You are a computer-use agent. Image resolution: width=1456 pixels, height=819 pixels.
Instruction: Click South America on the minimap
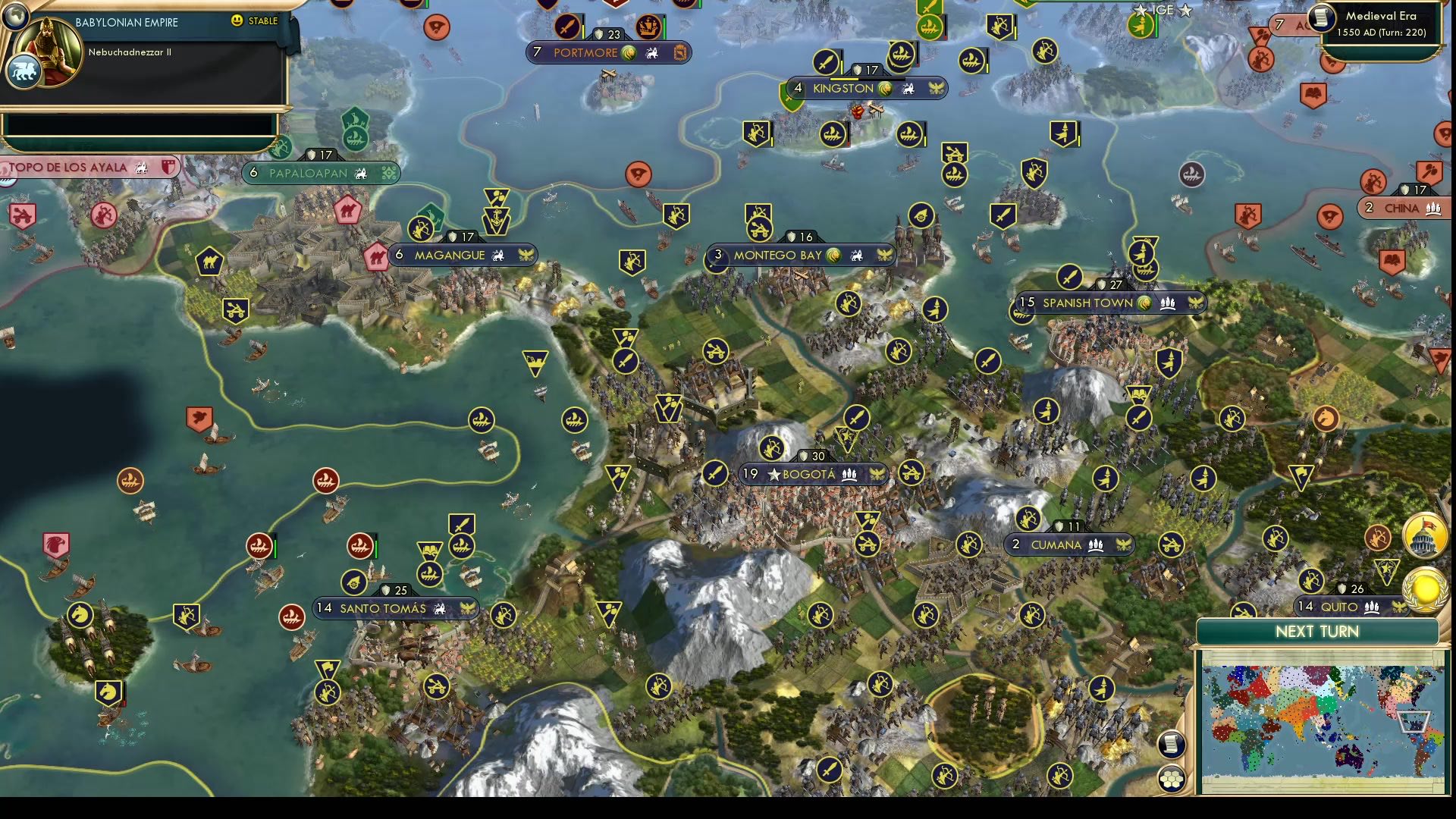pos(1421,755)
